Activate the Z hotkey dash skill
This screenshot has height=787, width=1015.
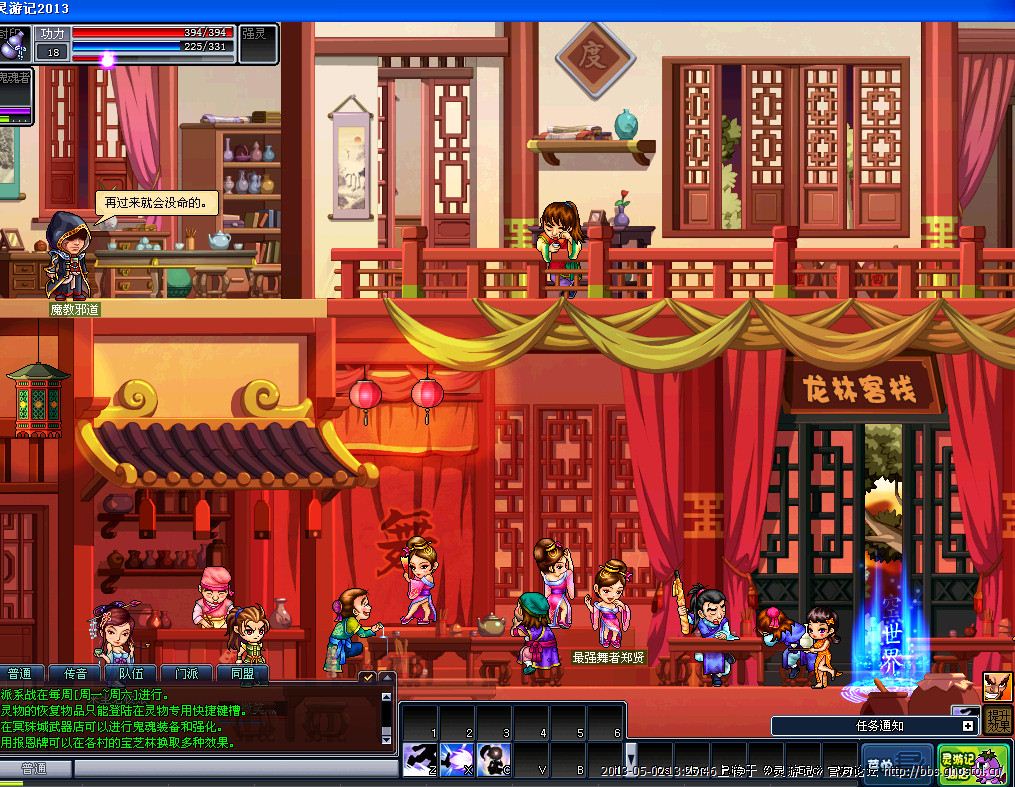click(418, 760)
